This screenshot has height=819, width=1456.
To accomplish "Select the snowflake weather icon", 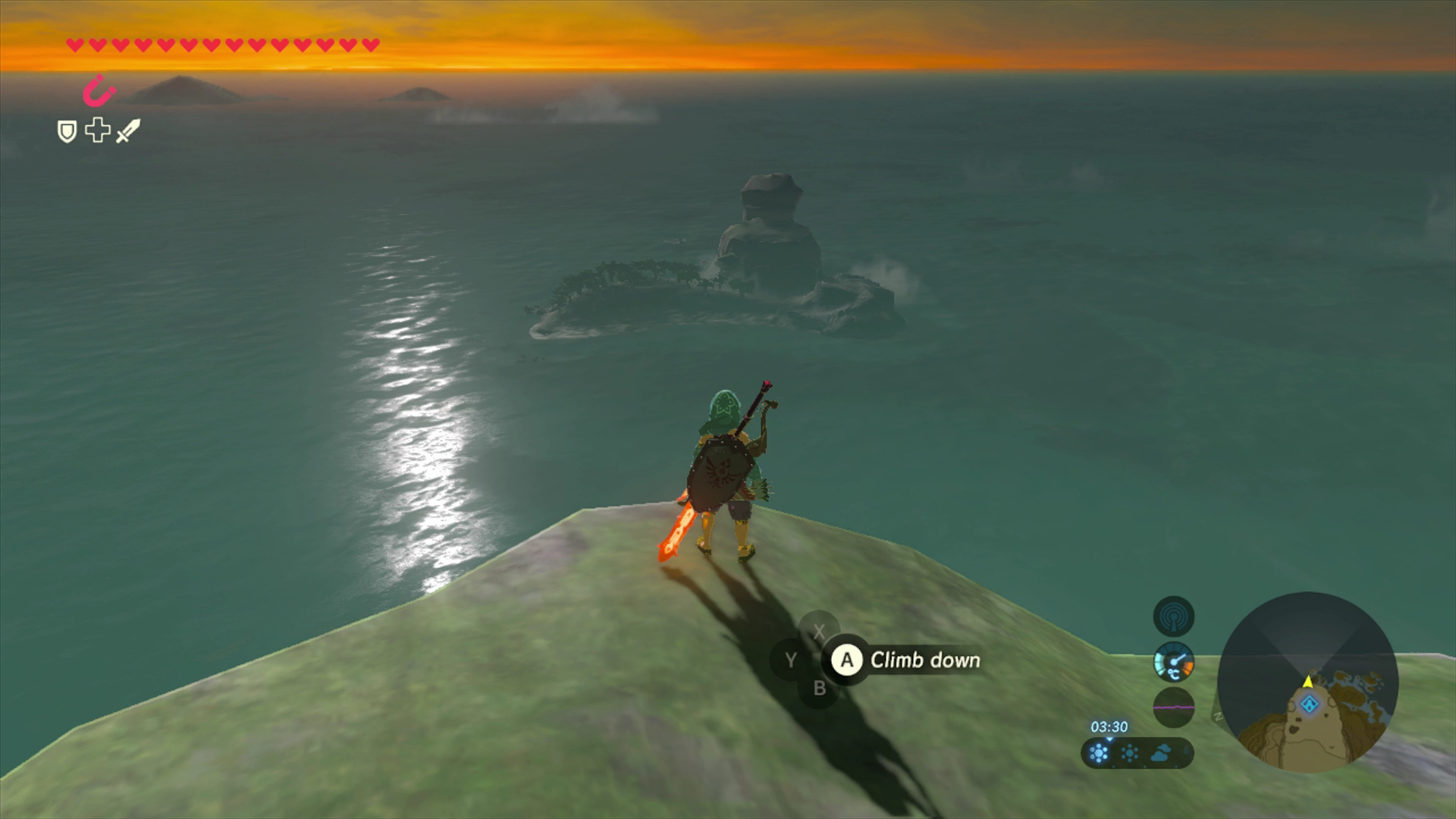I will (x=1100, y=754).
